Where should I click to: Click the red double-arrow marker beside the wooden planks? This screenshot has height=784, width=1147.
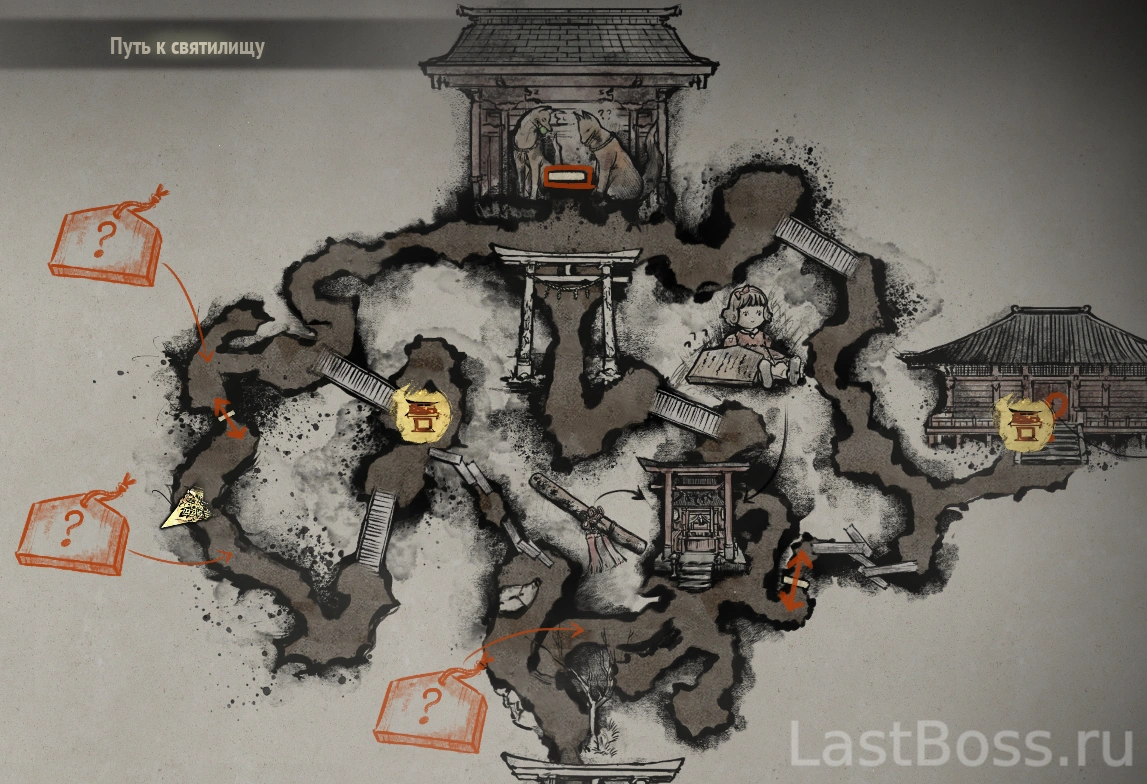tap(796, 580)
